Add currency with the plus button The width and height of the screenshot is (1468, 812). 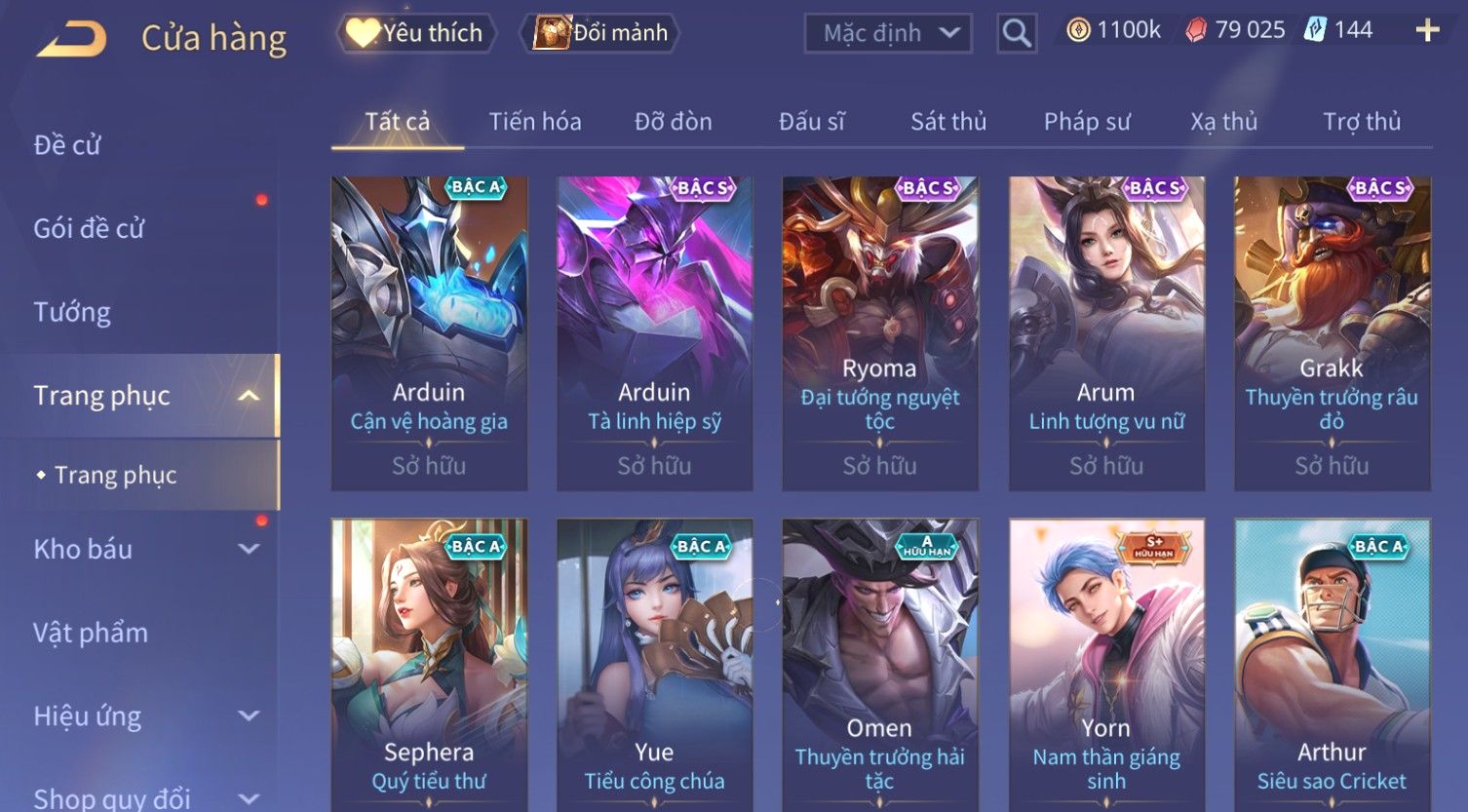pyautogui.click(x=1427, y=31)
